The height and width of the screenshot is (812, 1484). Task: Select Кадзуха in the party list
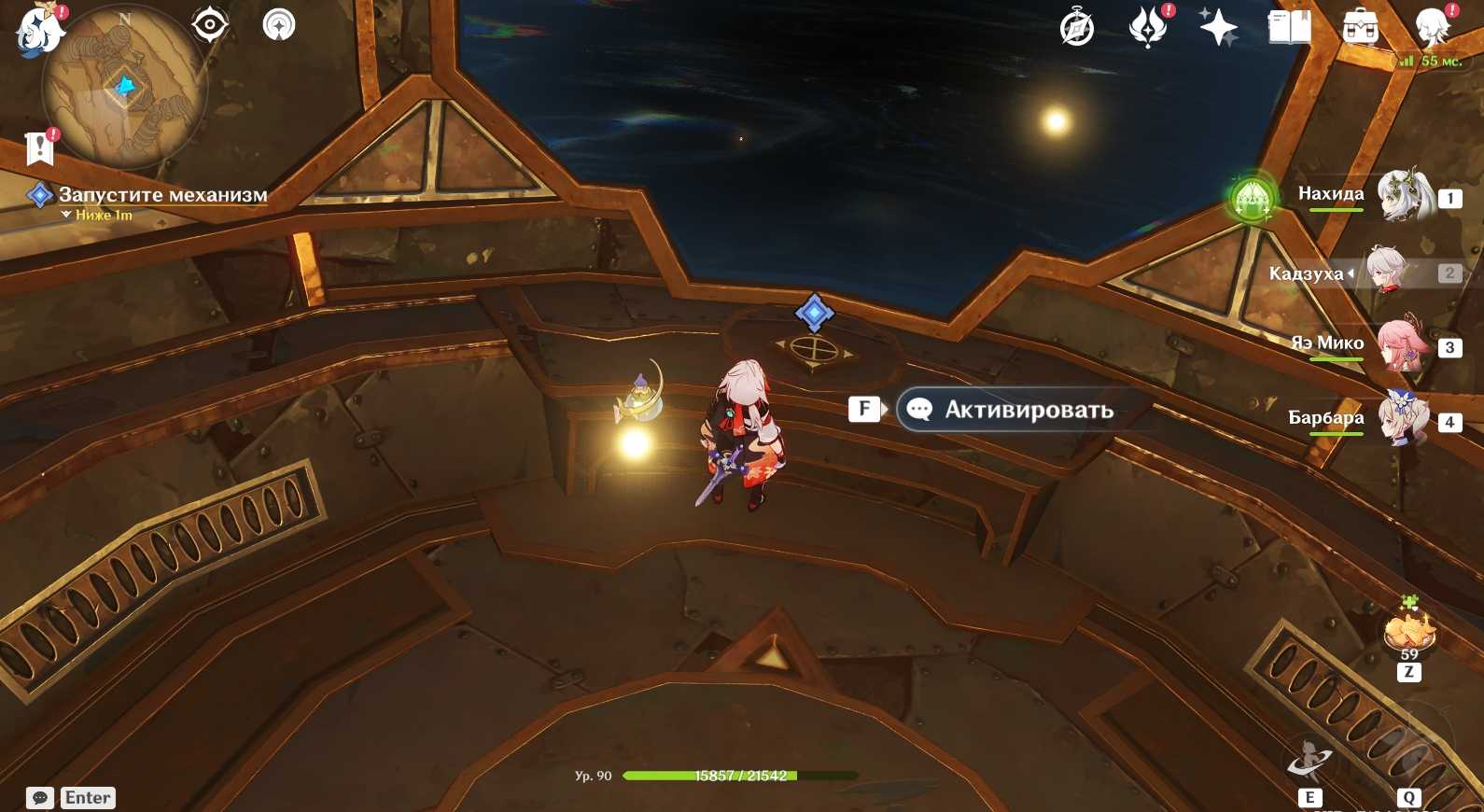pyautogui.click(x=1393, y=272)
